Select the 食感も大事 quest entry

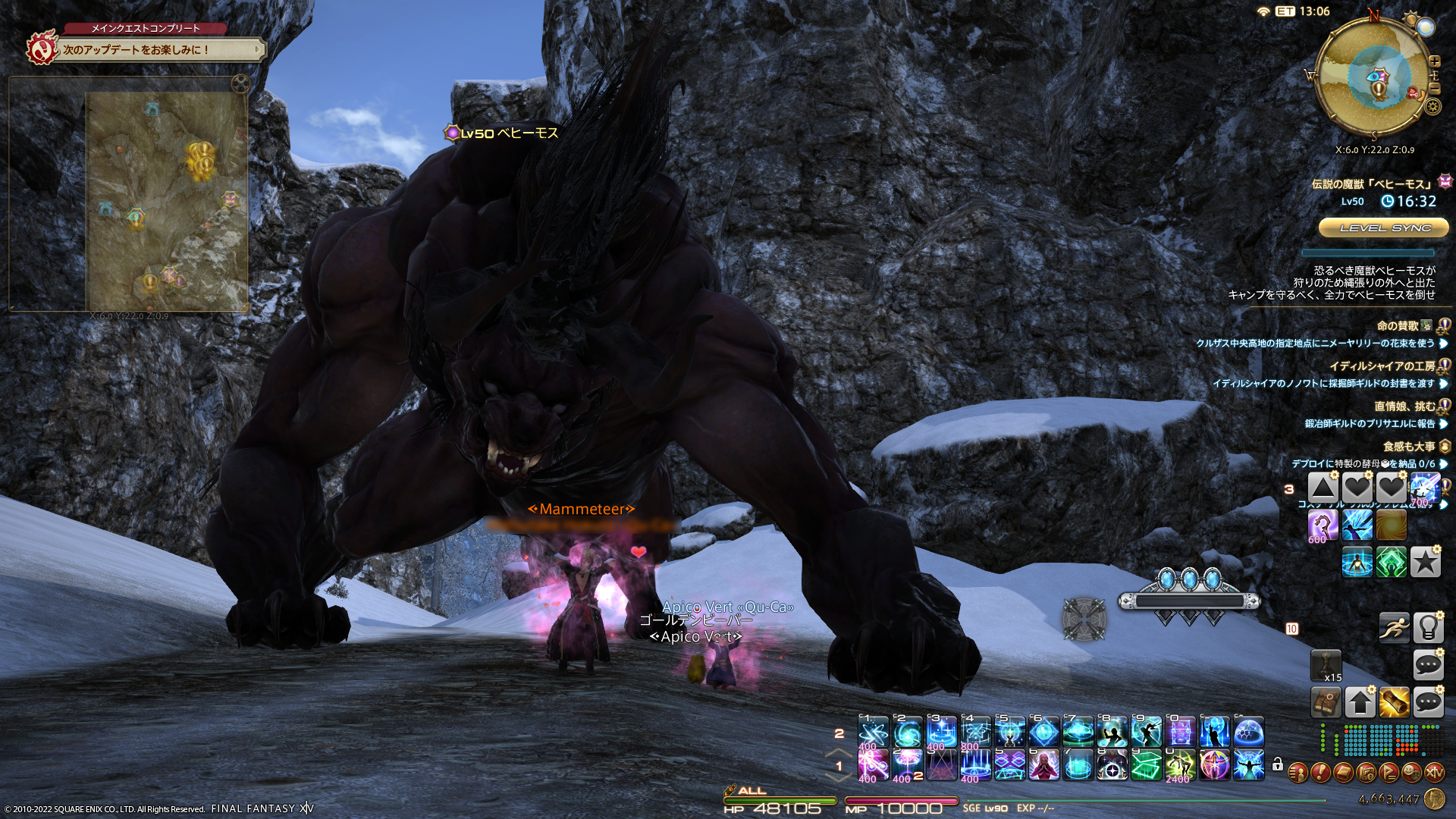pos(1408,447)
